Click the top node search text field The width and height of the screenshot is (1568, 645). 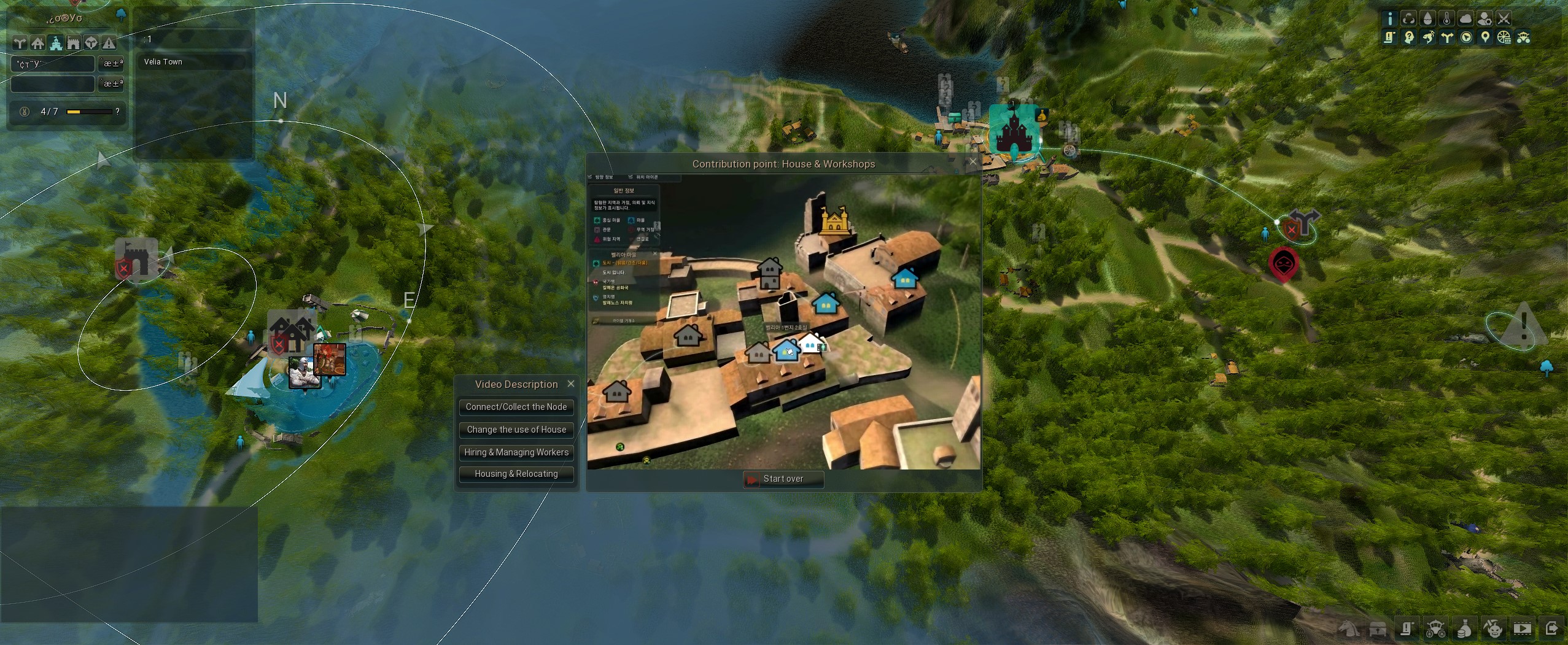point(53,64)
